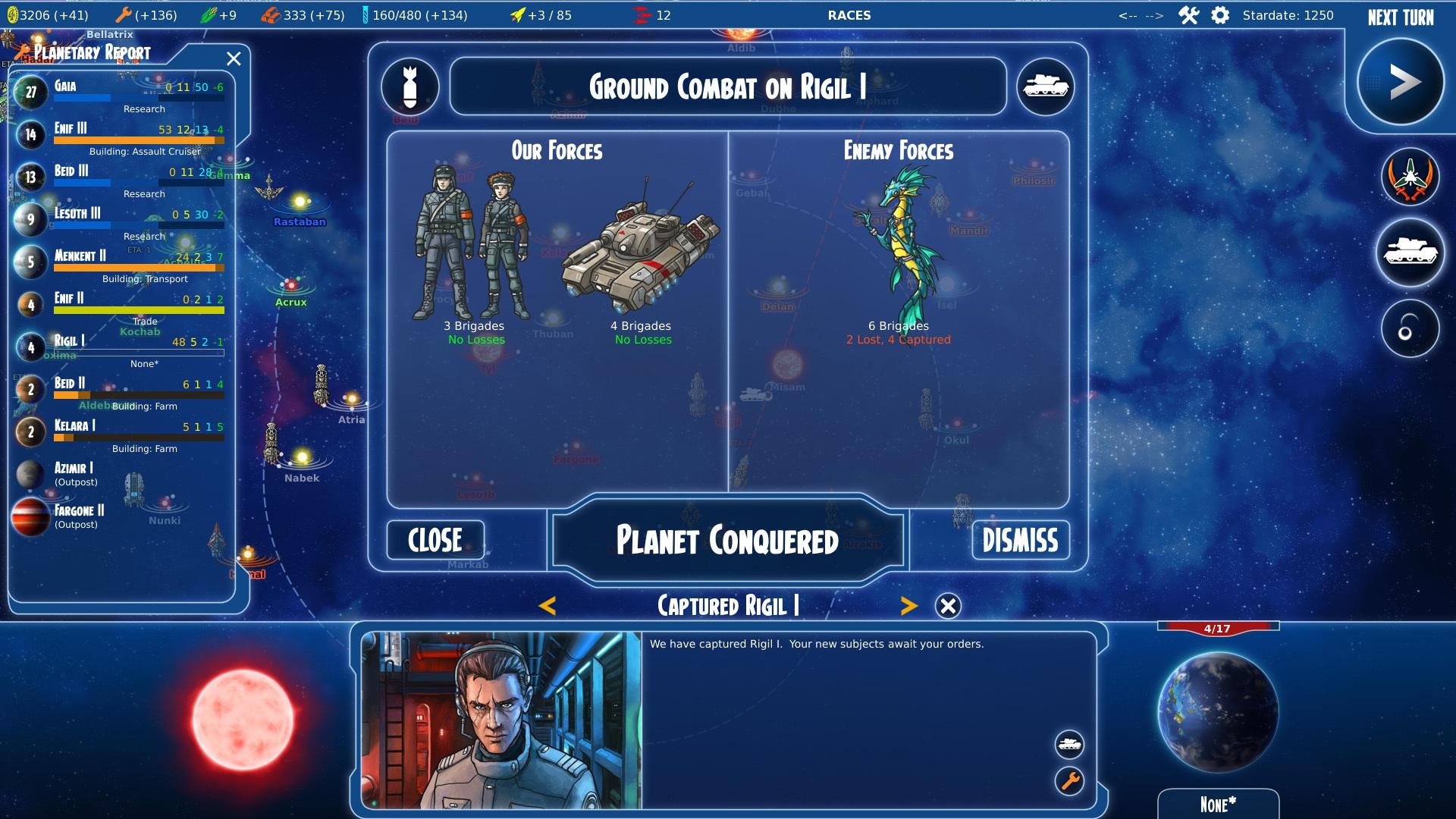1456x819 pixels.
Task: Open the gear settings icon
Action: click(1220, 15)
